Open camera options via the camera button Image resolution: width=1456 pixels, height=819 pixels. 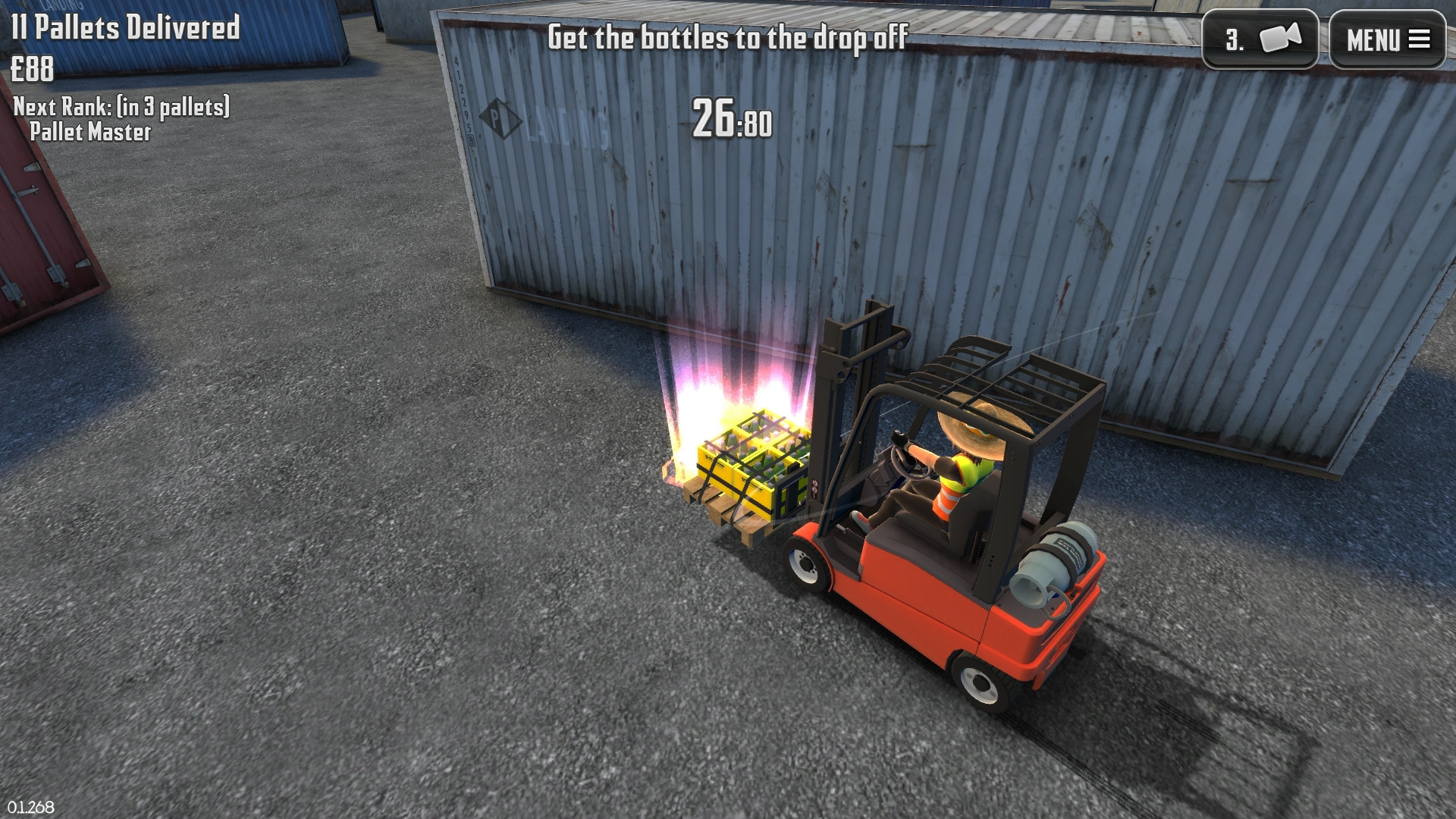coord(1263,39)
